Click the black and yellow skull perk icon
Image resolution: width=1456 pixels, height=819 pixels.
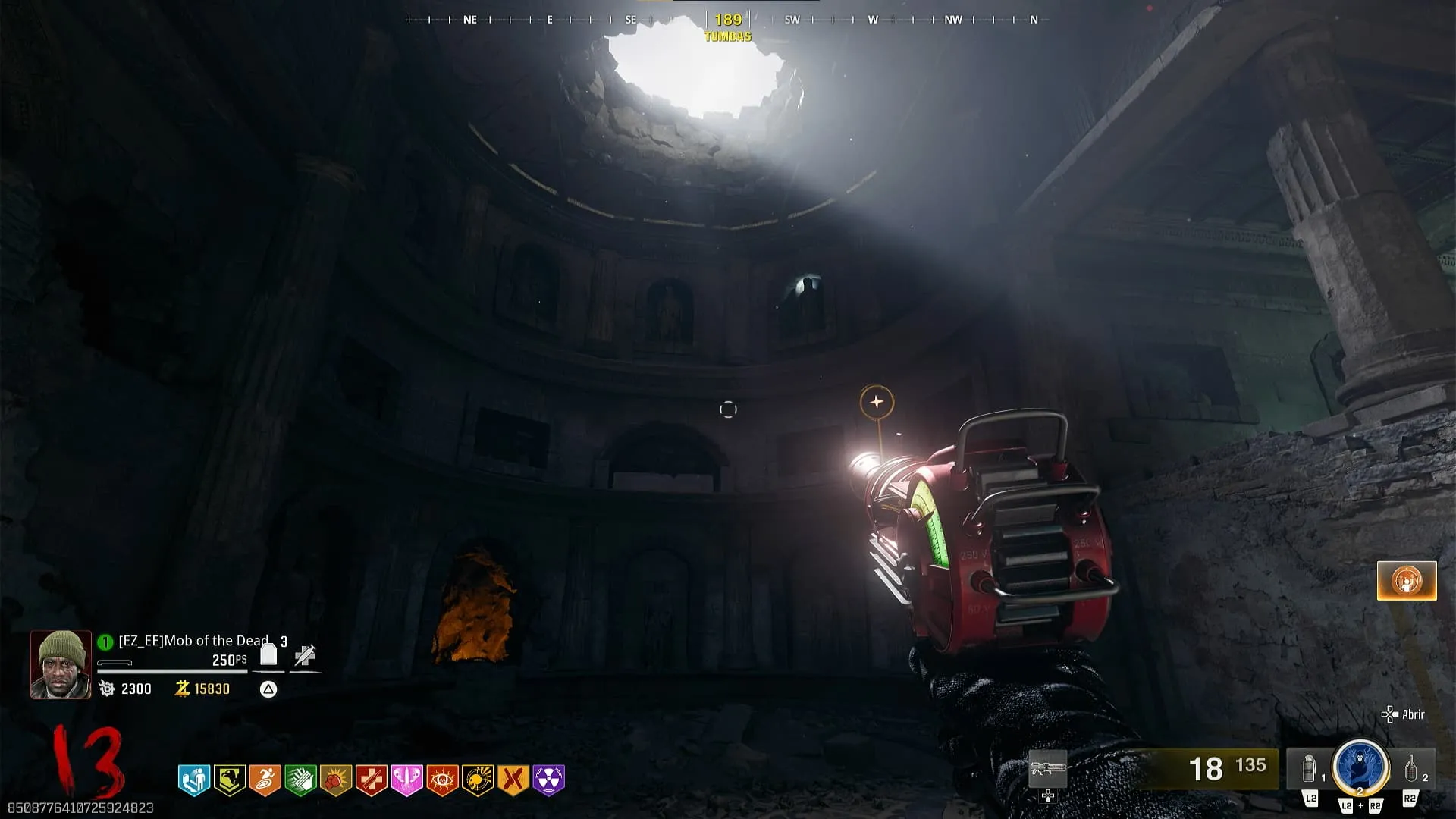click(478, 780)
